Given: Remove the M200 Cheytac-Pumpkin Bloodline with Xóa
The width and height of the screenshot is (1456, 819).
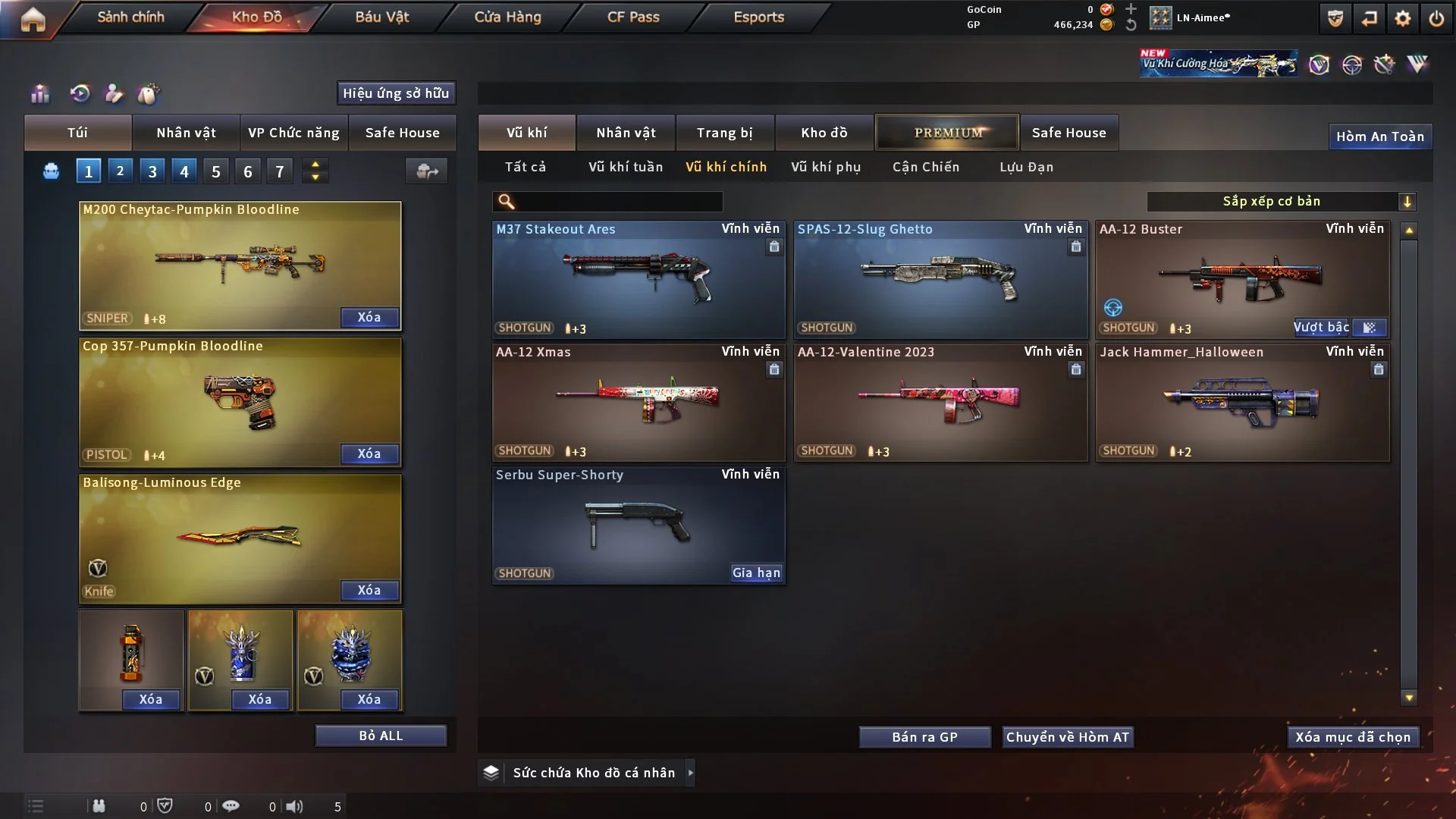Looking at the screenshot, I should tap(369, 318).
